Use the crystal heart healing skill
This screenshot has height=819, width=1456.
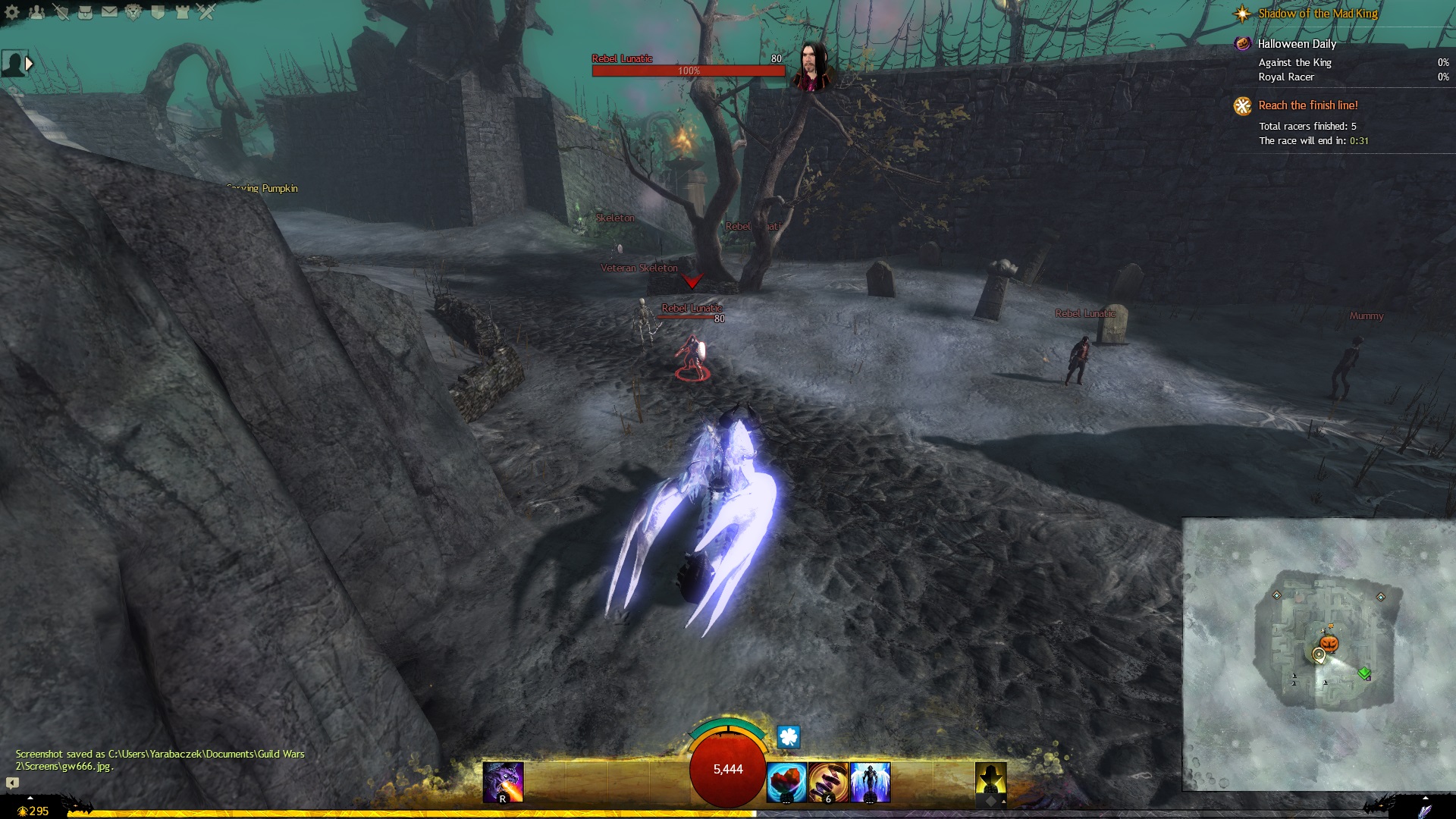point(786,782)
